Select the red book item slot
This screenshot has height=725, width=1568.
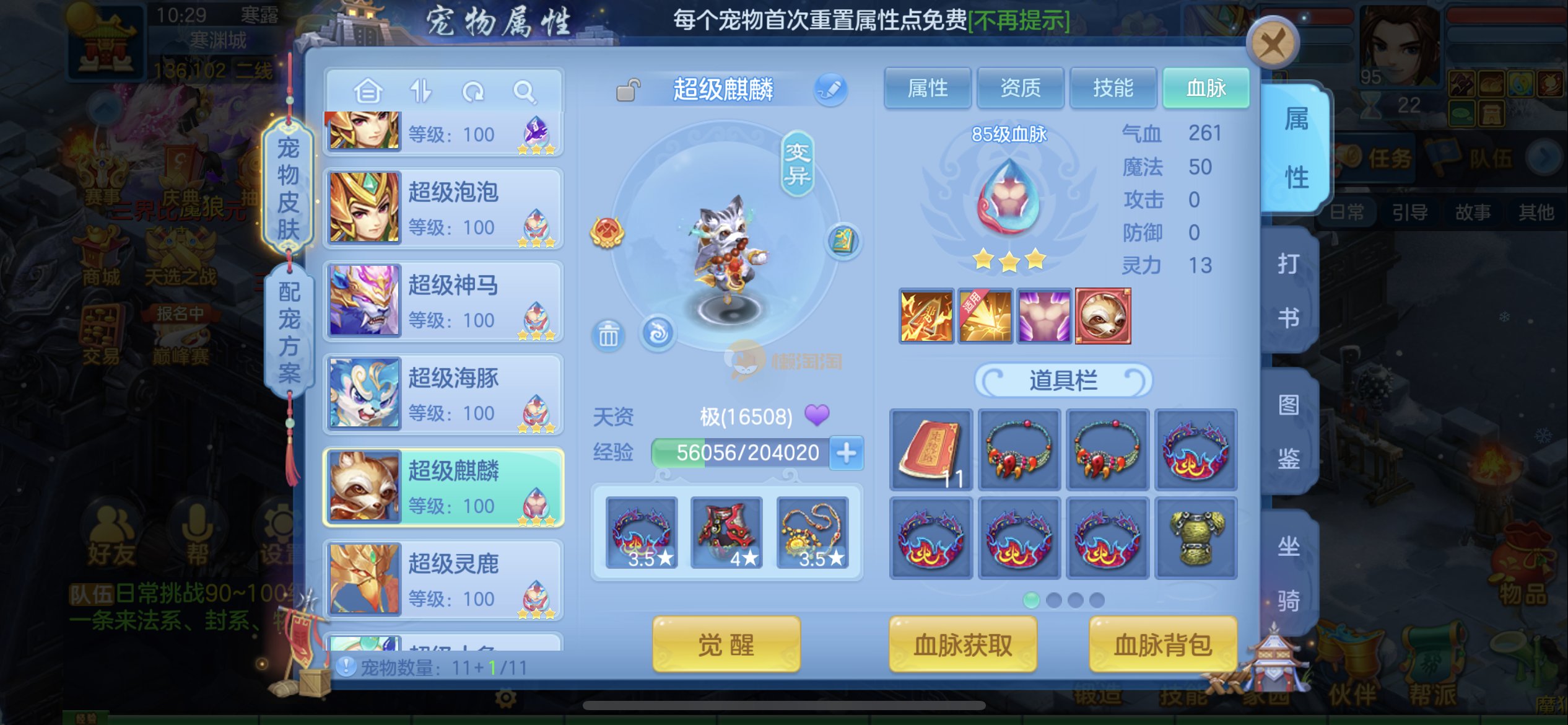(931, 450)
